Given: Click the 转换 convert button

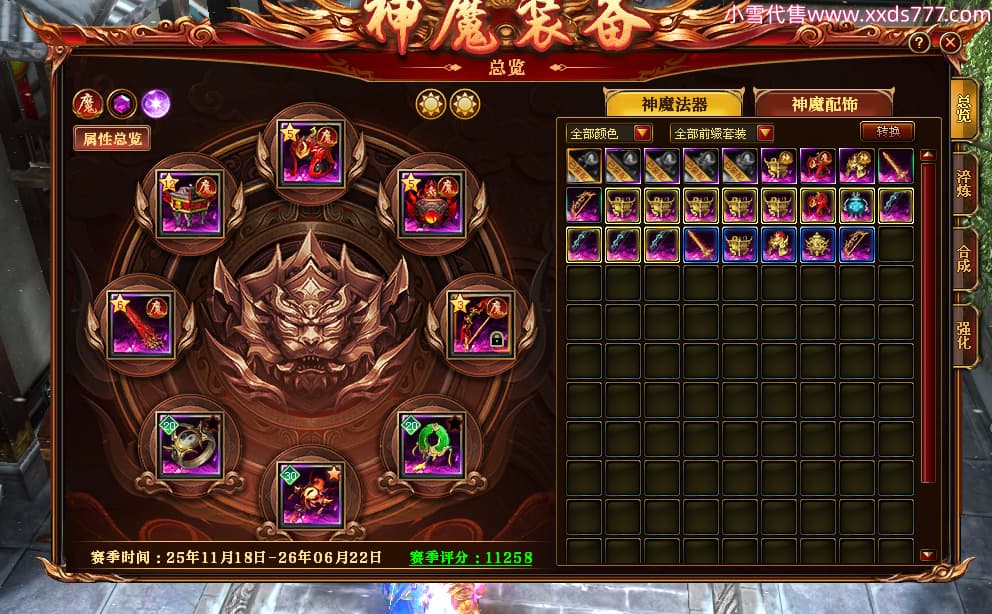Looking at the screenshot, I should coord(887,132).
